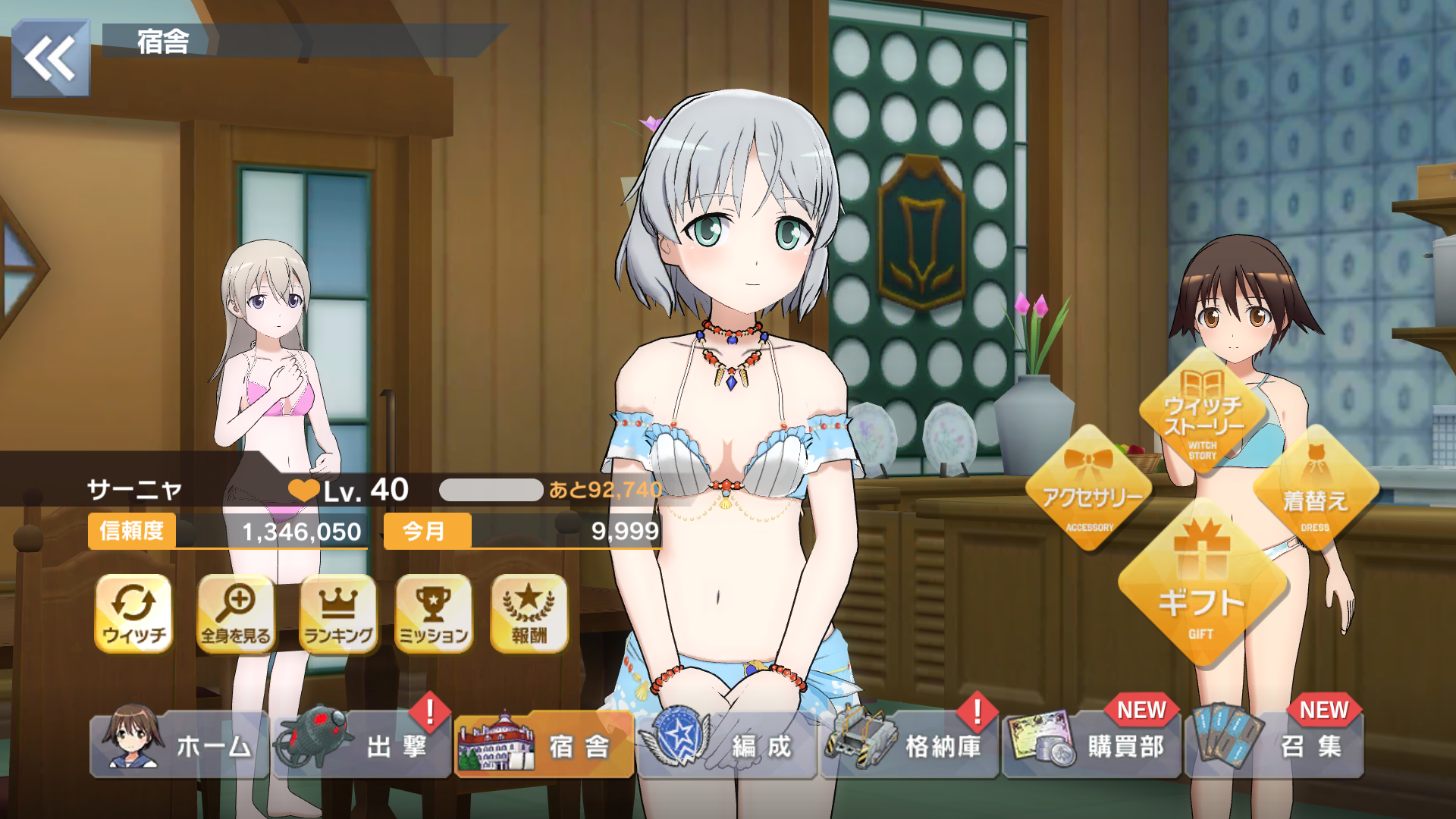Open the ランキング ranking button
The height and width of the screenshot is (819, 1456).
(338, 613)
